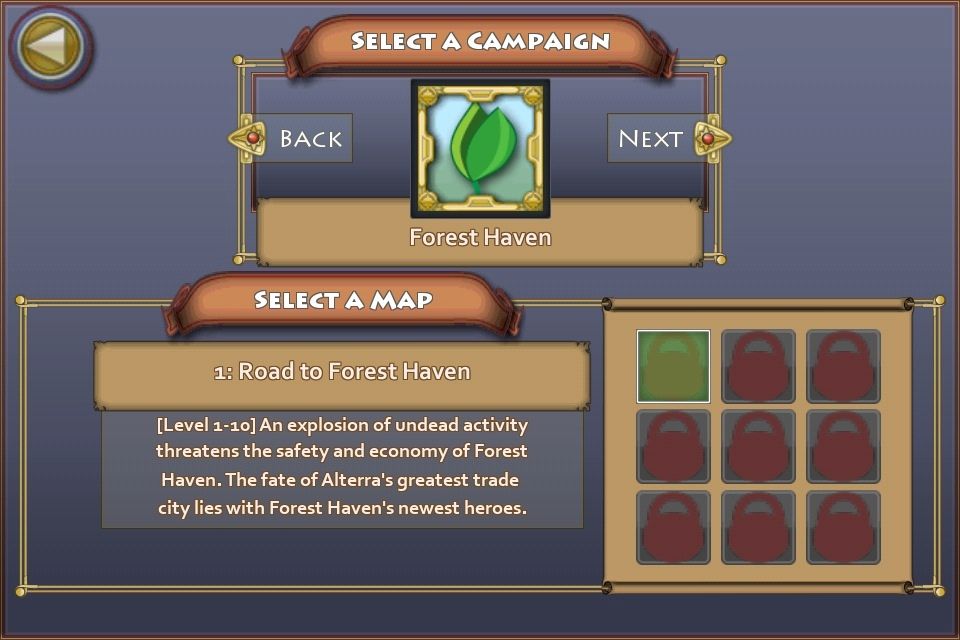Screen dimensions: 960x640
Task: Select the Forest Haven leaf campaign icon
Action: 480,149
